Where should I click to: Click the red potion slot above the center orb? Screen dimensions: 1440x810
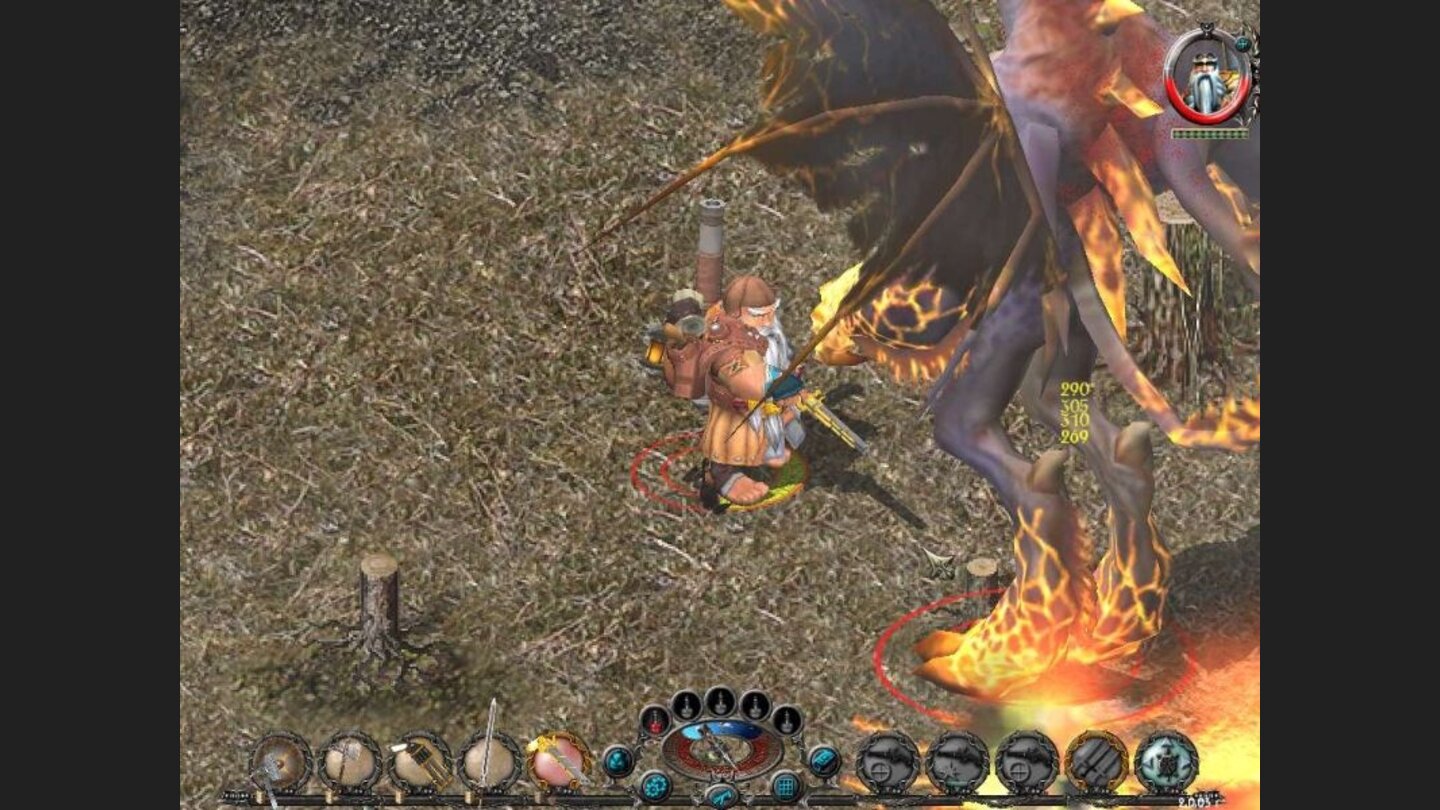[655, 722]
